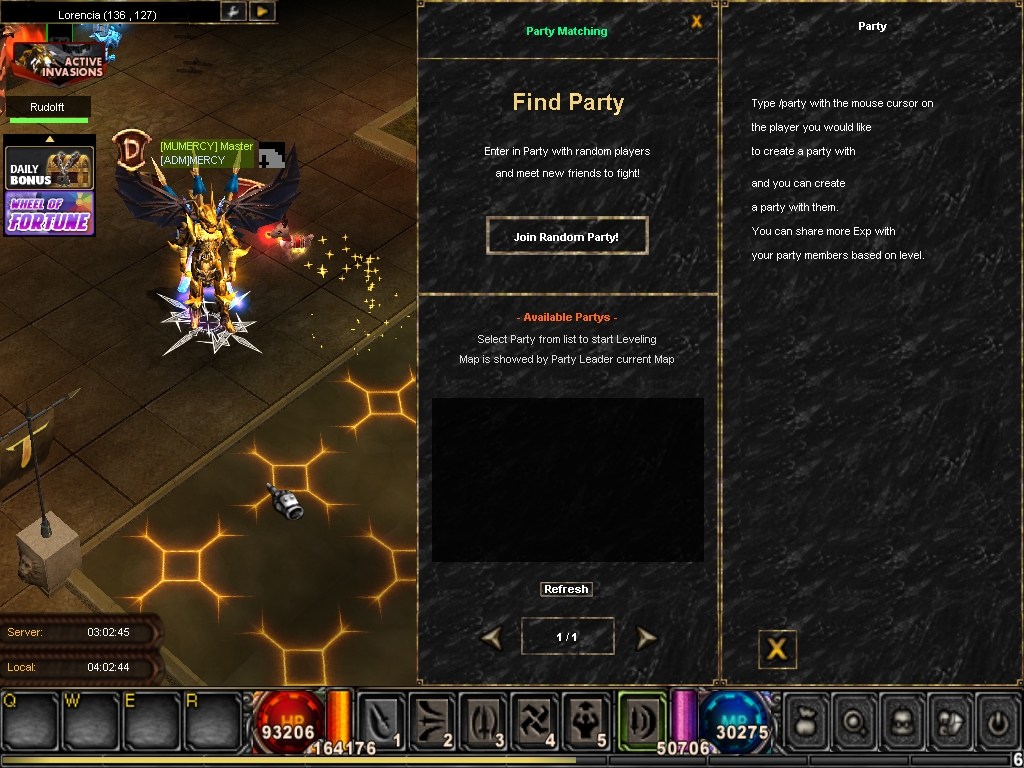Viewport: 1024px width, 768px height.
Task: Open the magnifying glass search icon
Action: [x=853, y=720]
